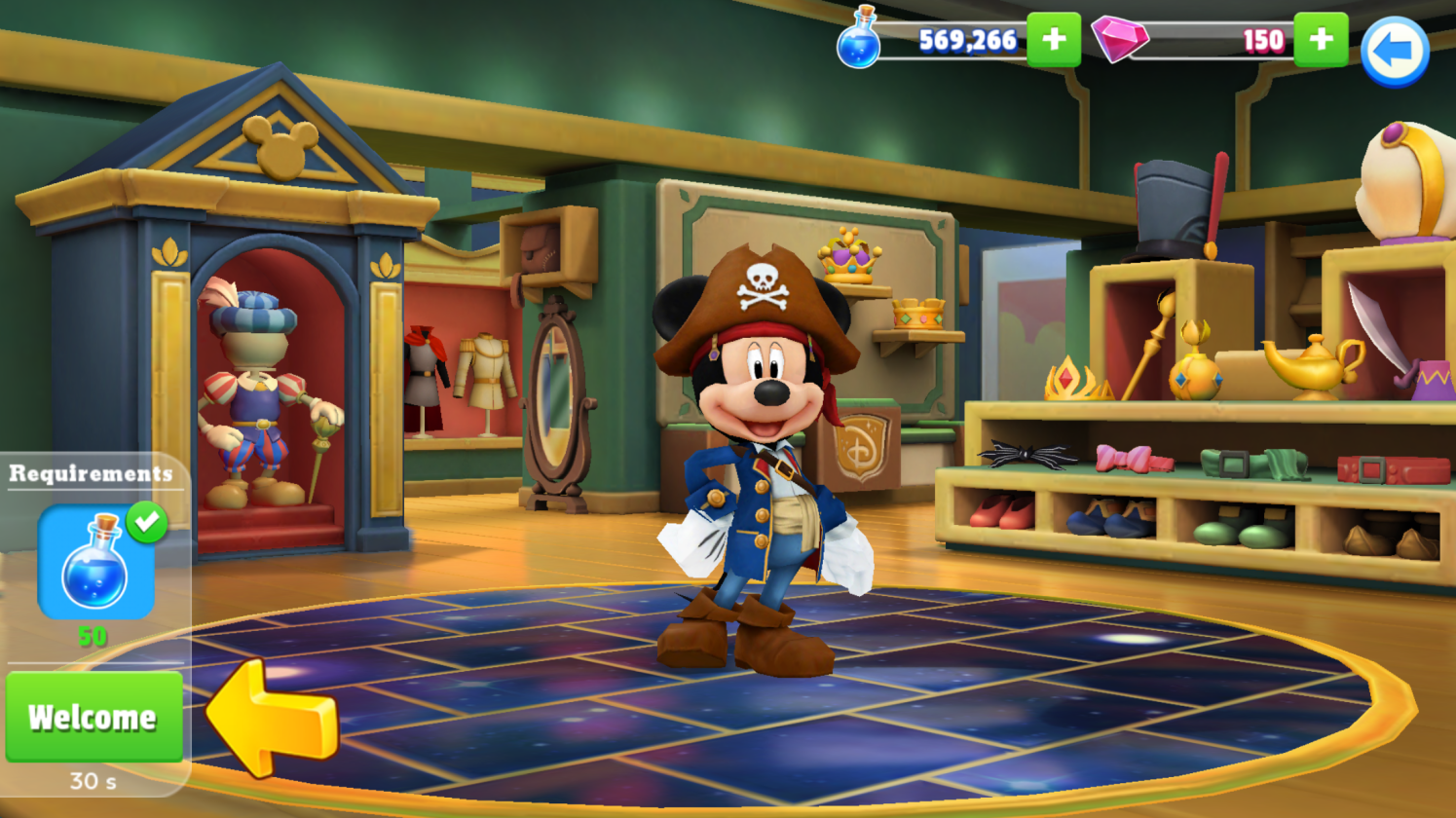Select the magic potion requirement icon
Screen dimensions: 1456x818
[x=96, y=562]
